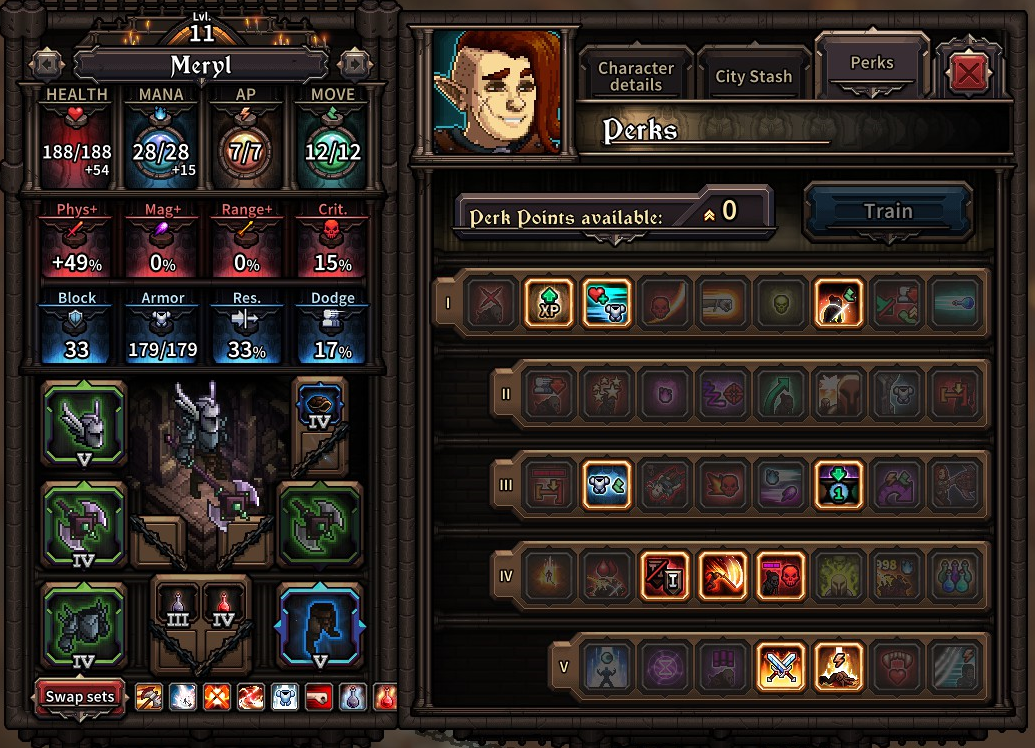Choose the green arrow number-one perk
Image resolution: width=1035 pixels, height=748 pixels.
[839, 485]
